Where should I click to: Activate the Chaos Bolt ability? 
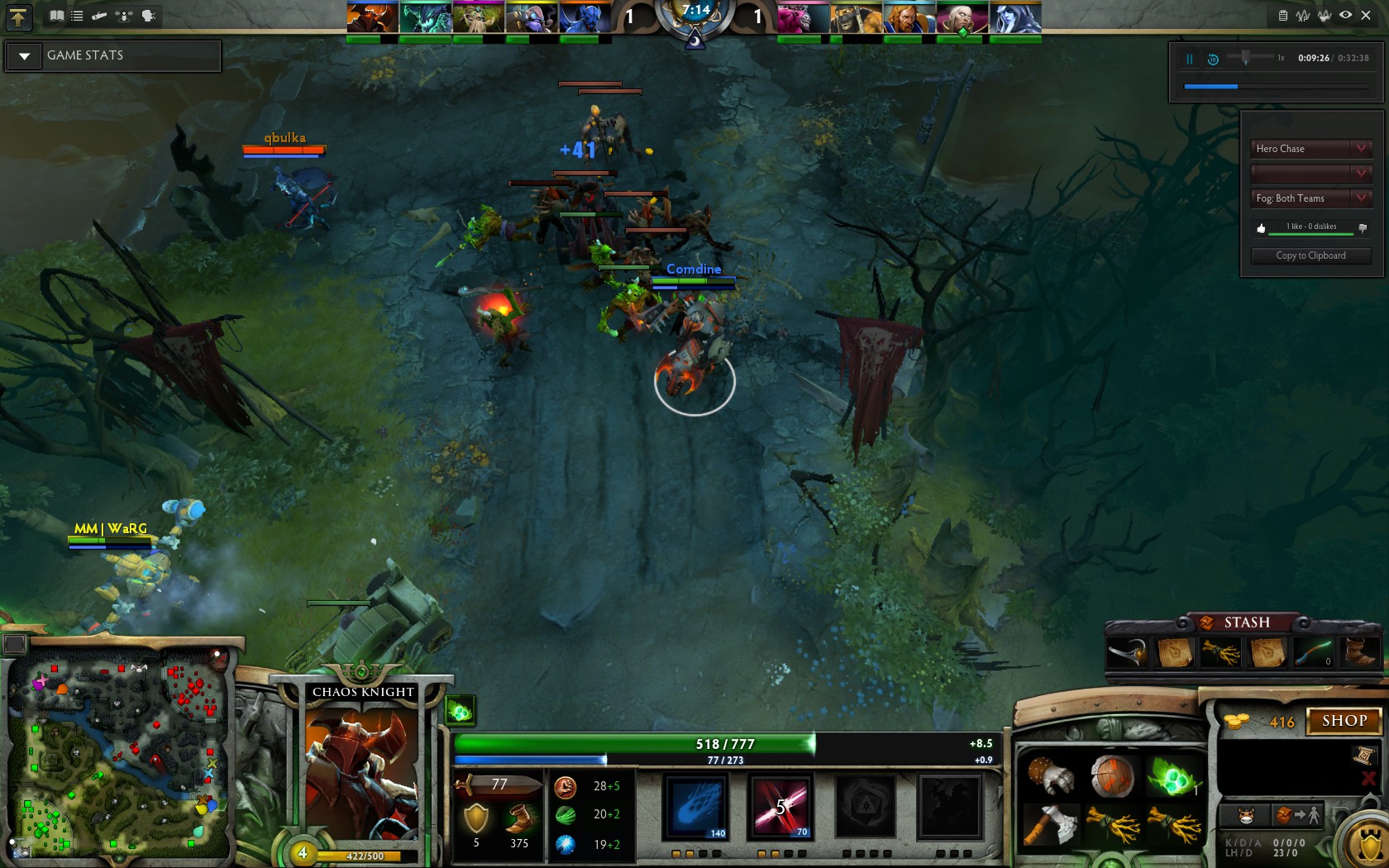[x=696, y=806]
